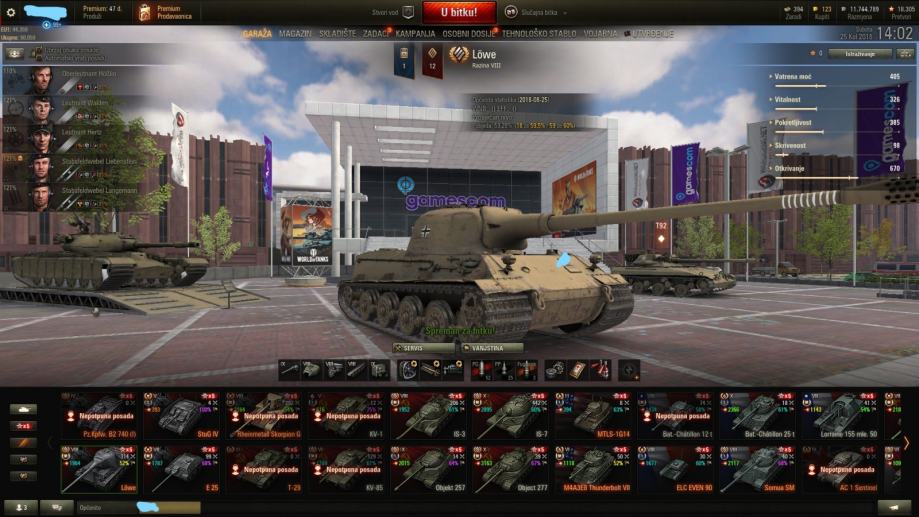Select the StuG IV tank thumbnail
The image size is (919, 517).
tap(182, 415)
